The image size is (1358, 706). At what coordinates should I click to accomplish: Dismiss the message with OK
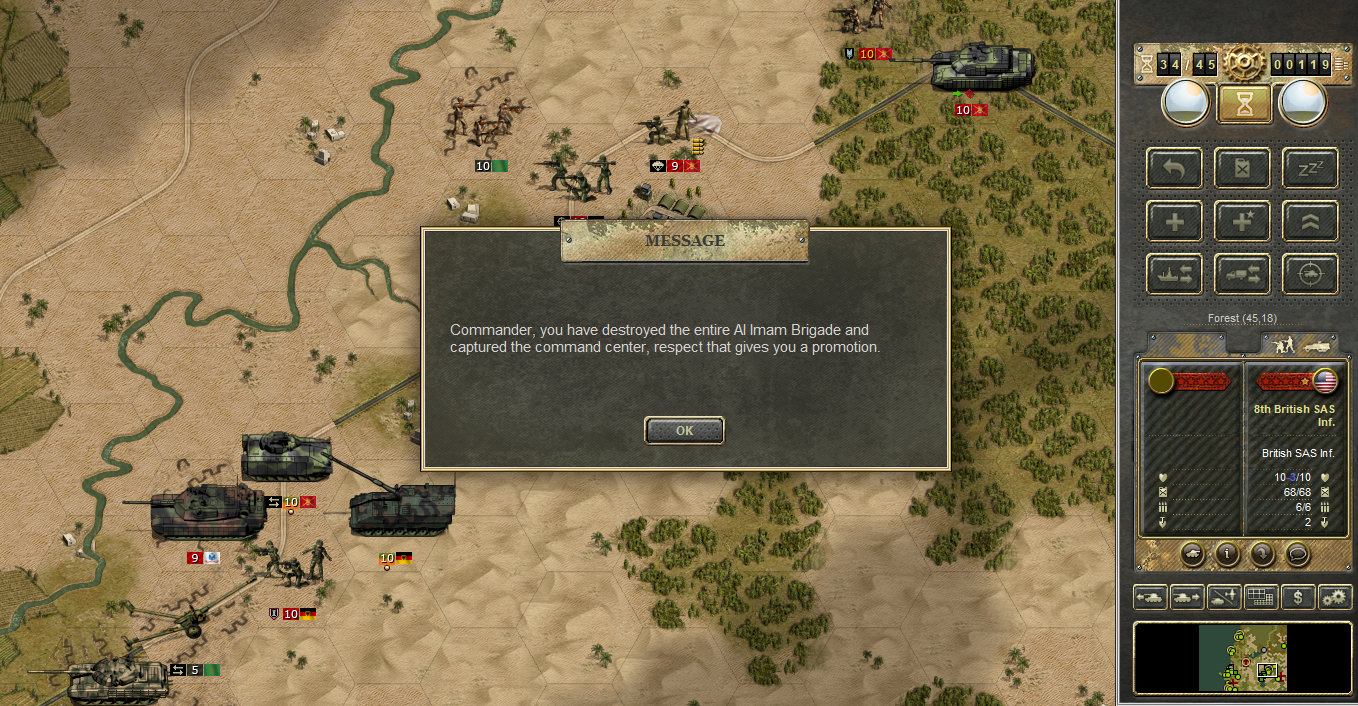point(684,431)
